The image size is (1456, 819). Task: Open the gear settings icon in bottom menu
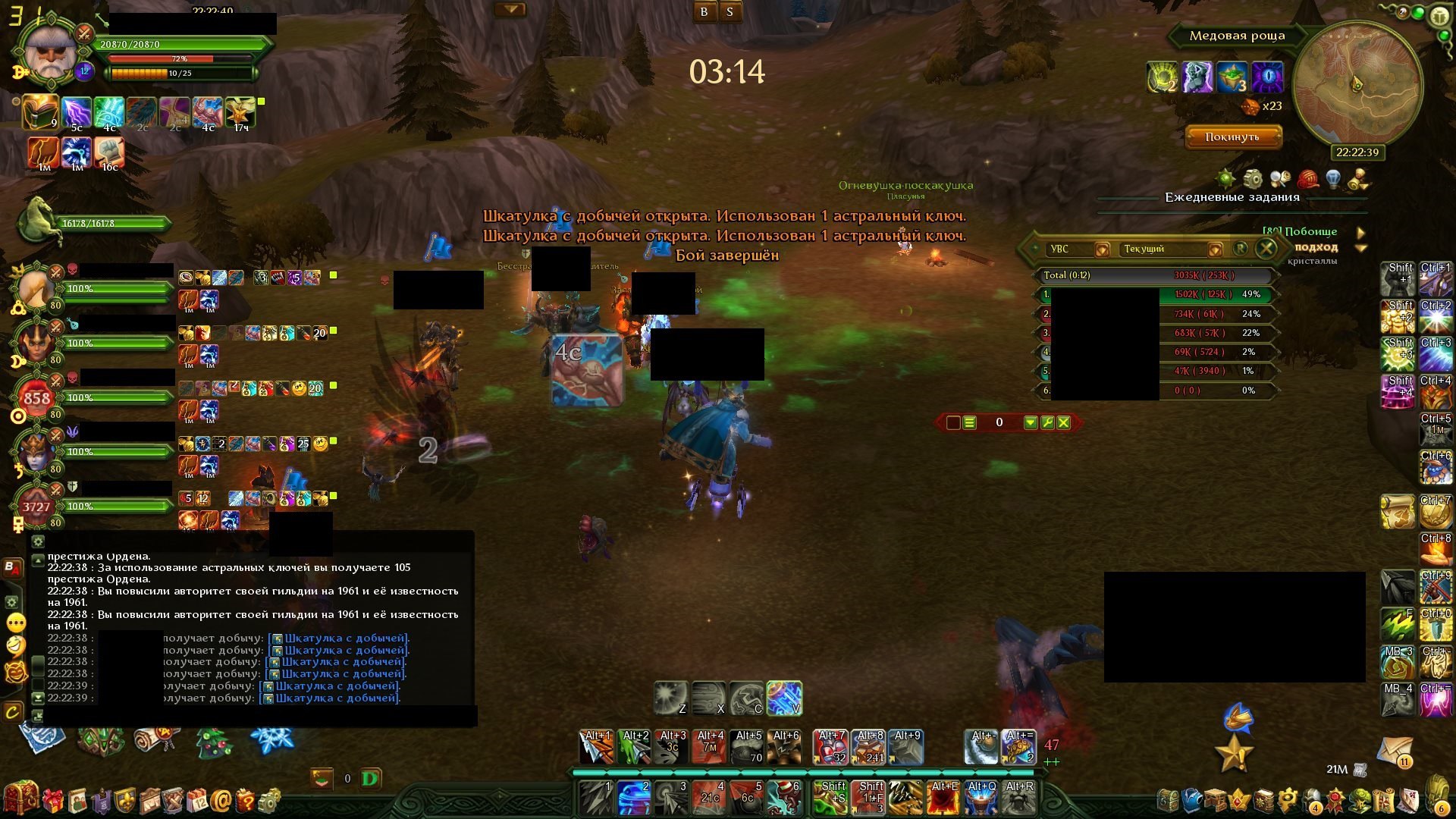click(269, 800)
